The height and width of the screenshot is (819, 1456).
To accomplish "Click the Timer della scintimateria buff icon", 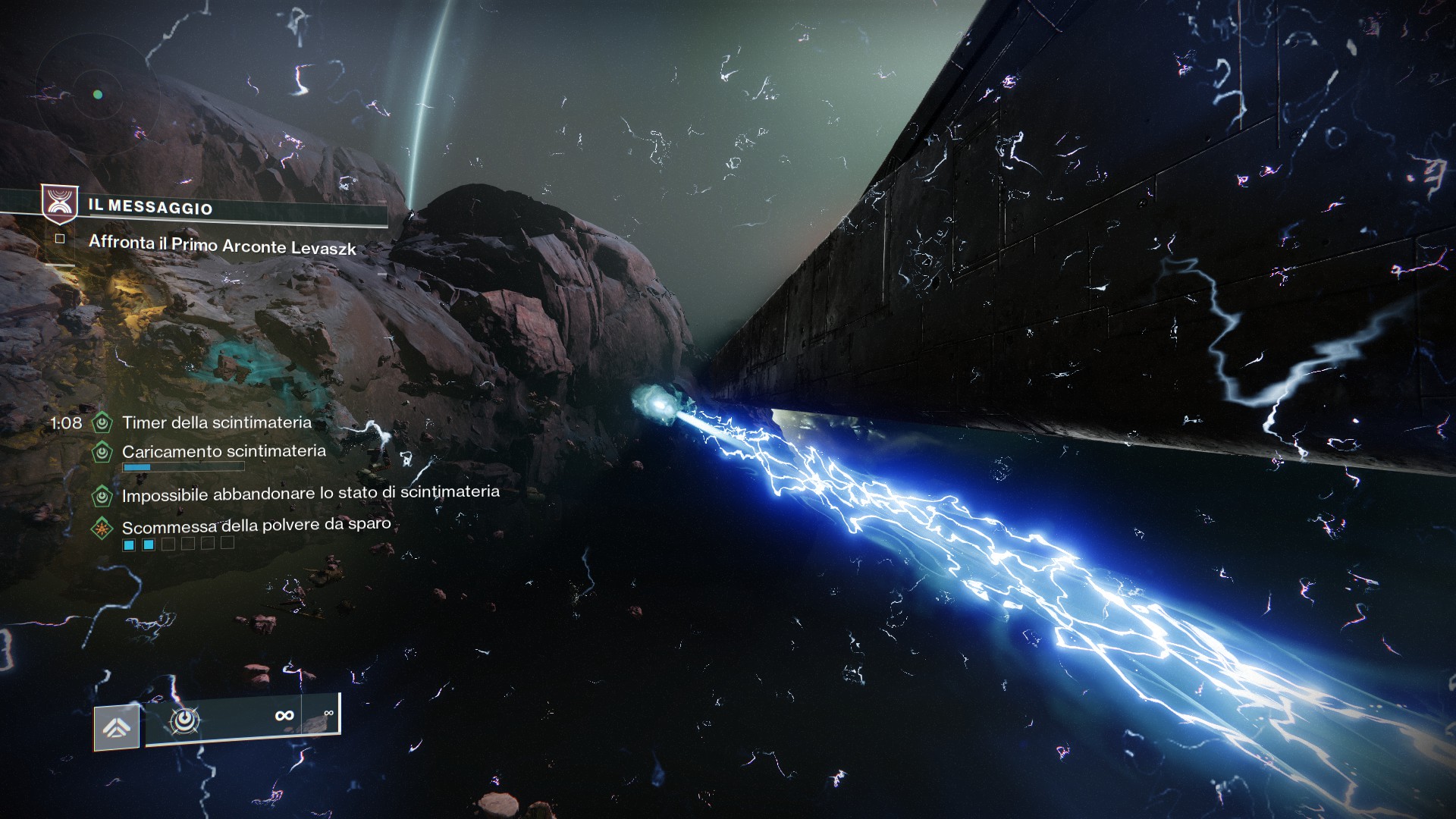I will (102, 422).
